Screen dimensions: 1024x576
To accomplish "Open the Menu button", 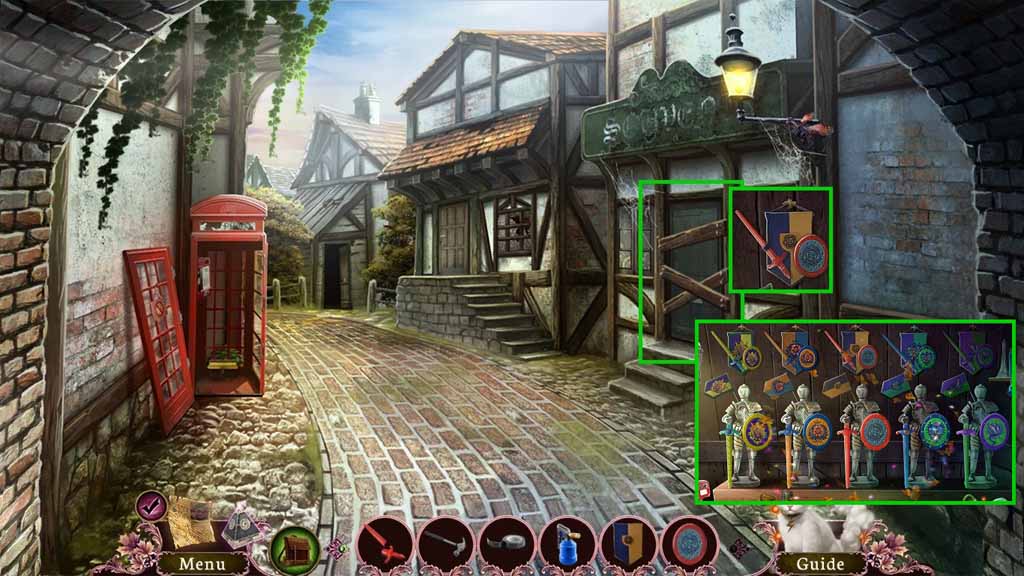I will [x=201, y=564].
